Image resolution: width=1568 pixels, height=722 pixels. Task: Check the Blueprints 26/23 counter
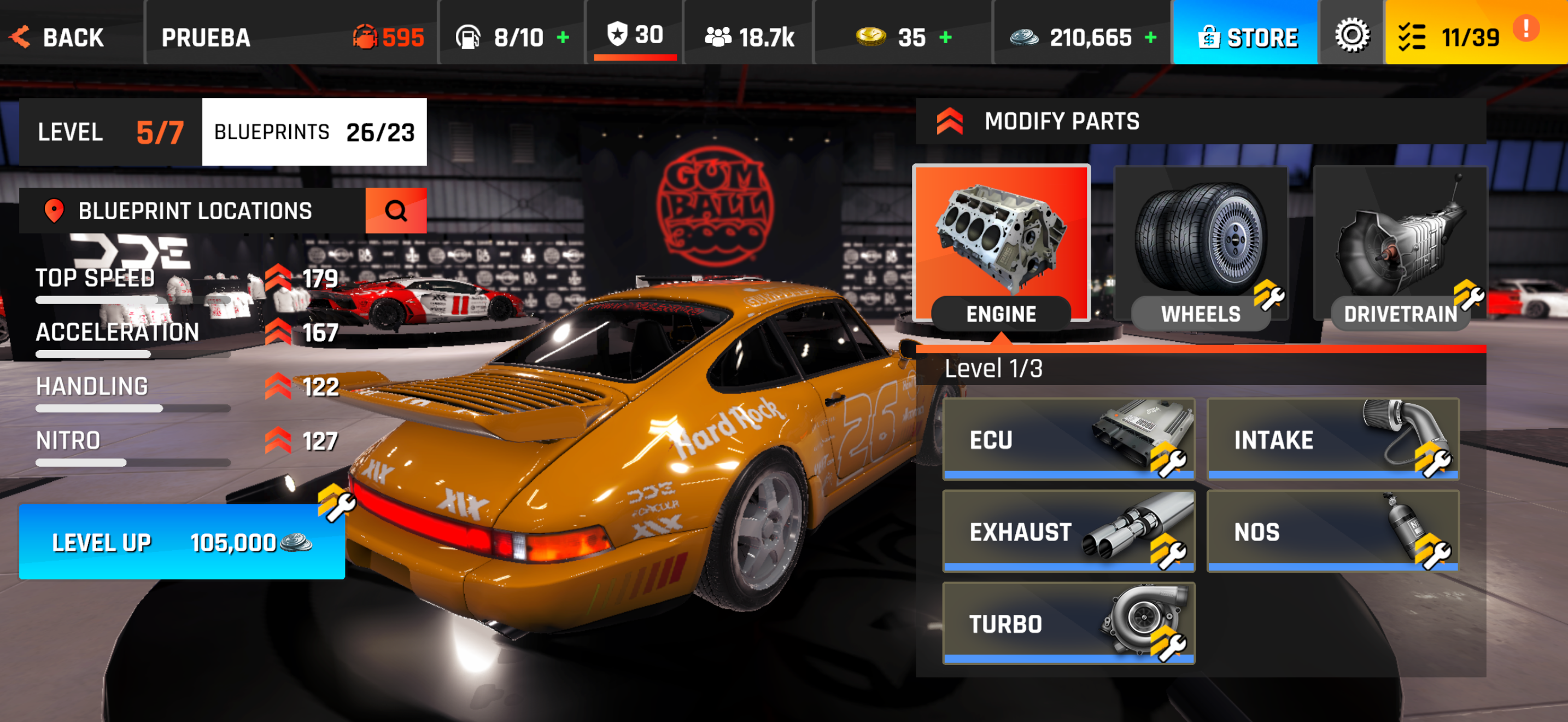(314, 131)
